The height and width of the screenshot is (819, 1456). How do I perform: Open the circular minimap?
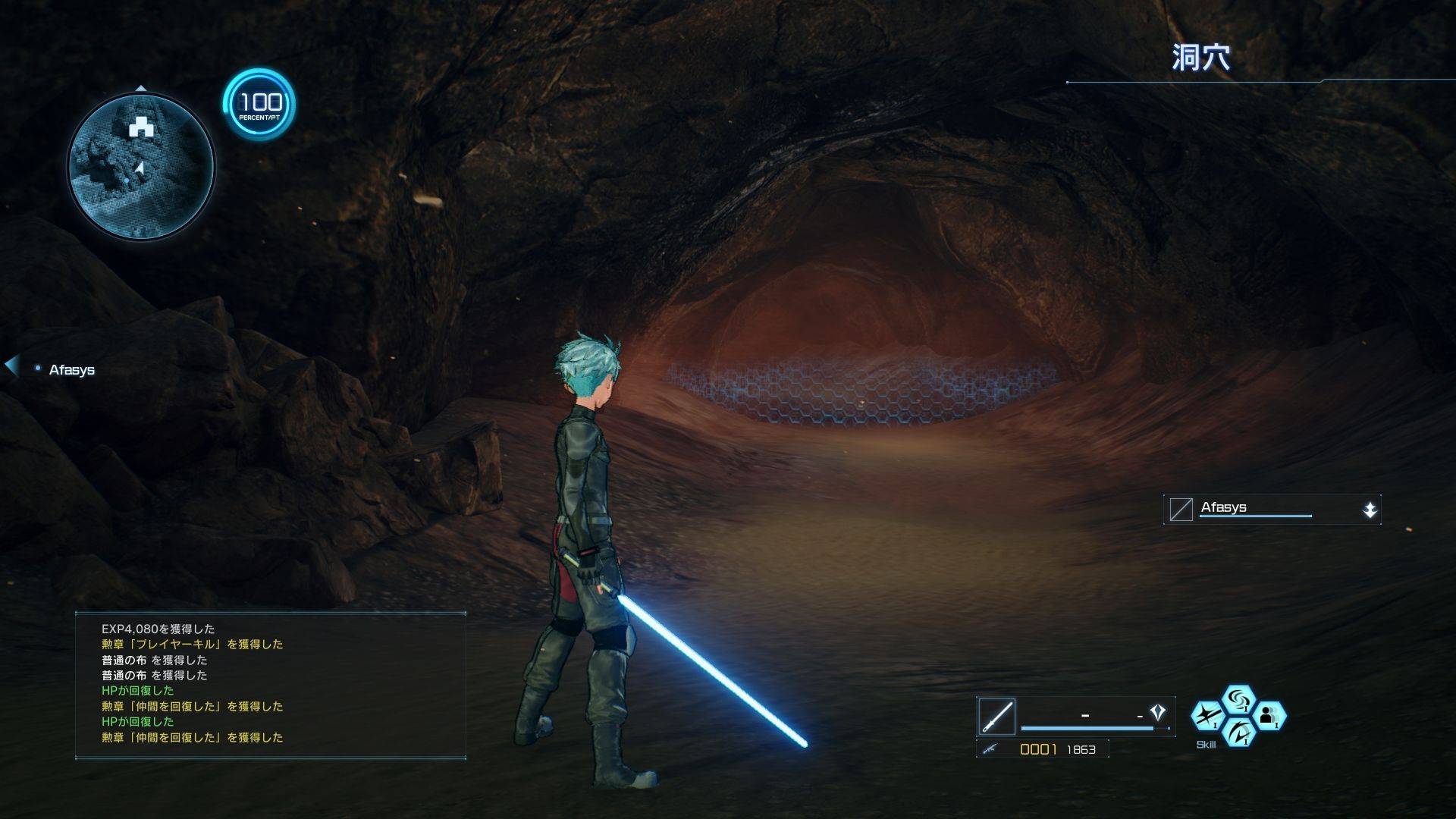(141, 166)
